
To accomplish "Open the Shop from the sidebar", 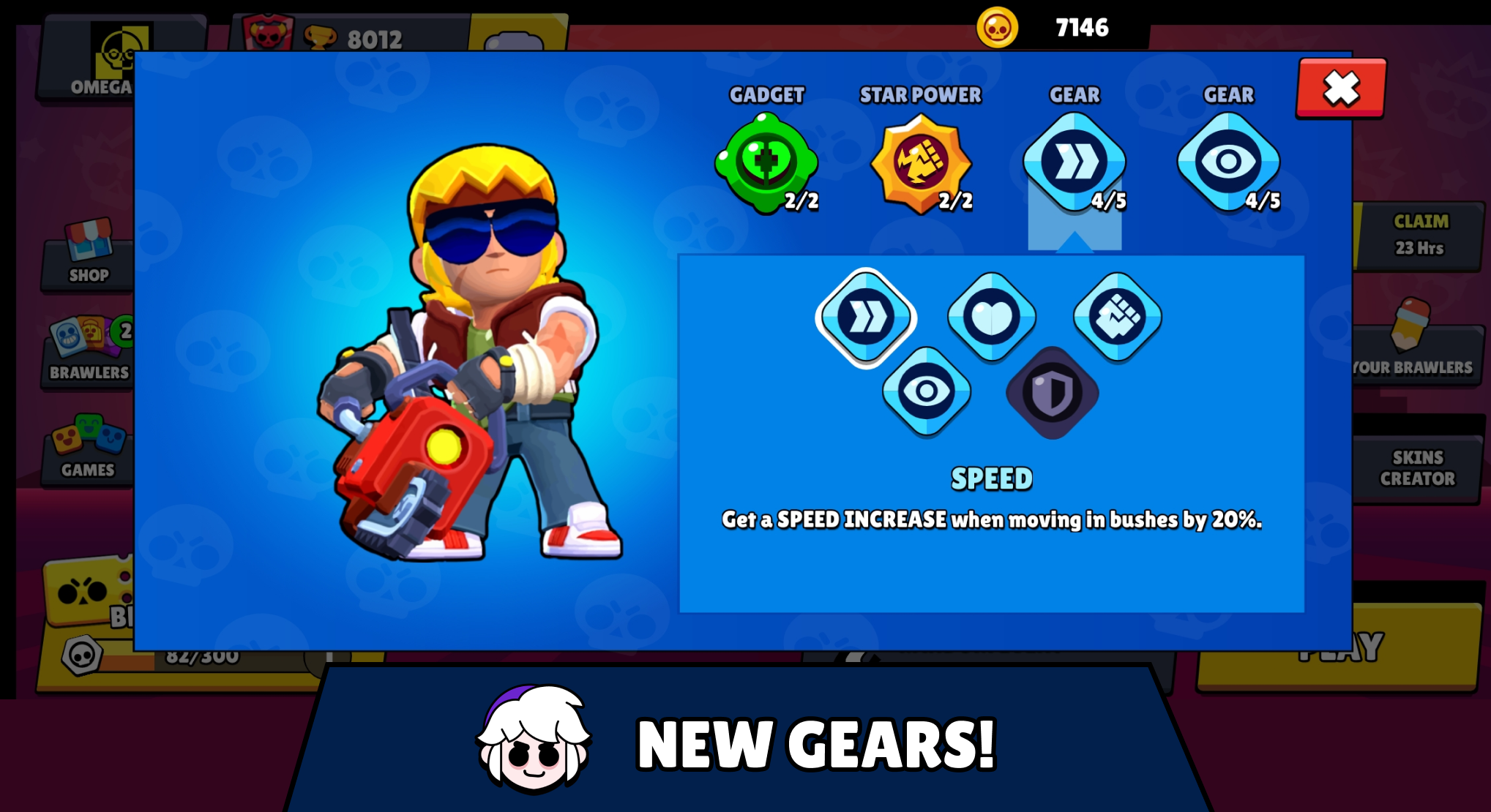I will pos(88,256).
